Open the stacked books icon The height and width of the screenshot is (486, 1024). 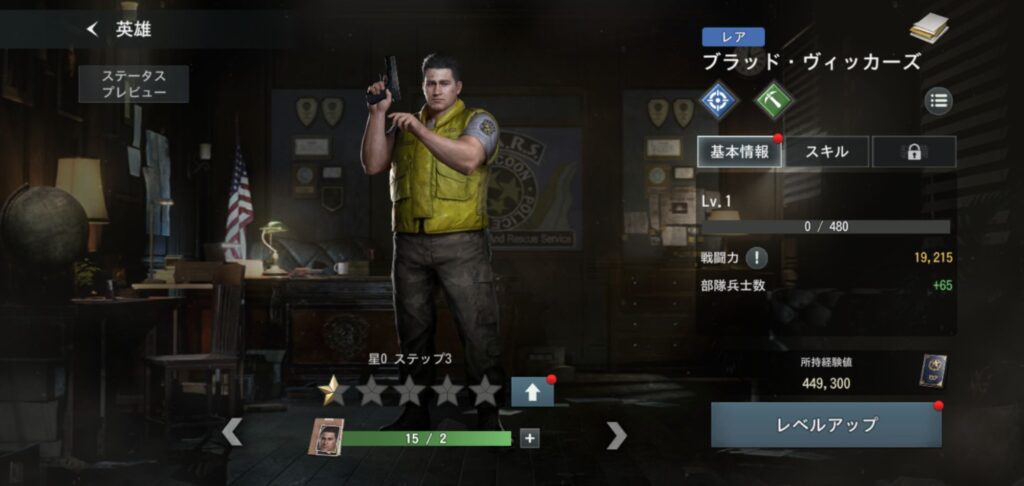pyautogui.click(x=929, y=29)
